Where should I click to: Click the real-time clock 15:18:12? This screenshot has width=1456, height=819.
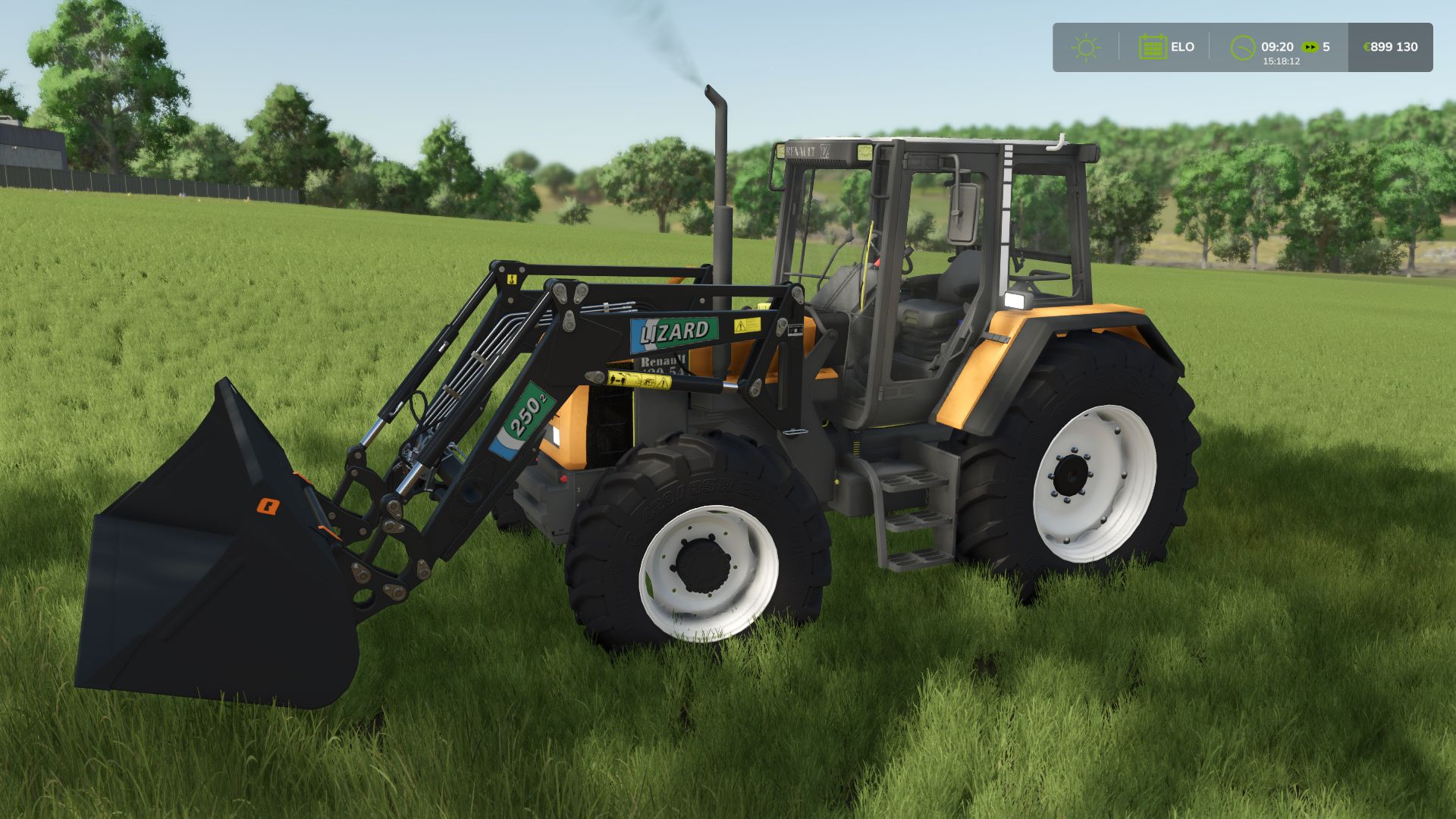(x=1280, y=62)
